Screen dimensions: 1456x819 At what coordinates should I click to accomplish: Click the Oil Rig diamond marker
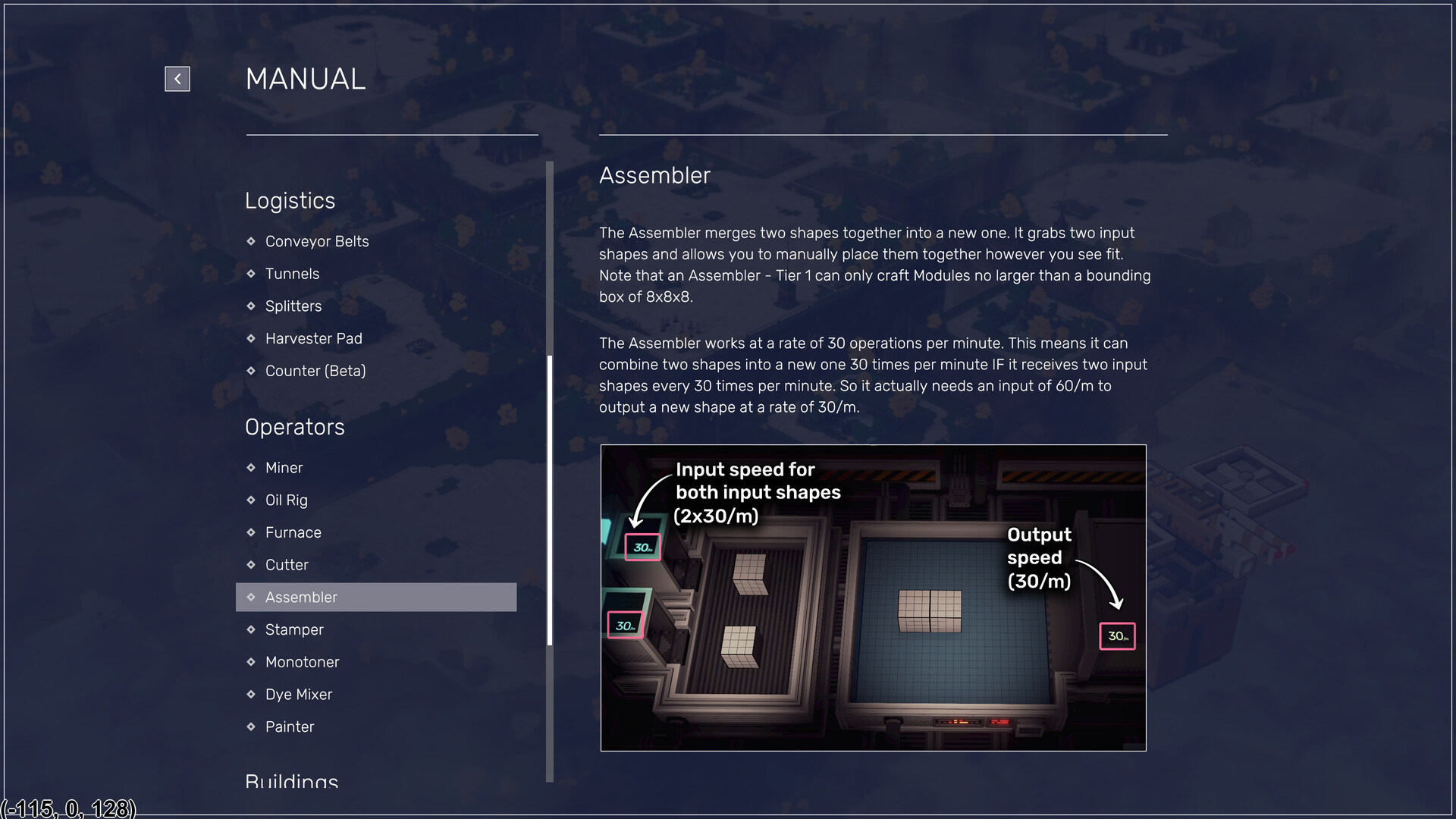coord(251,500)
